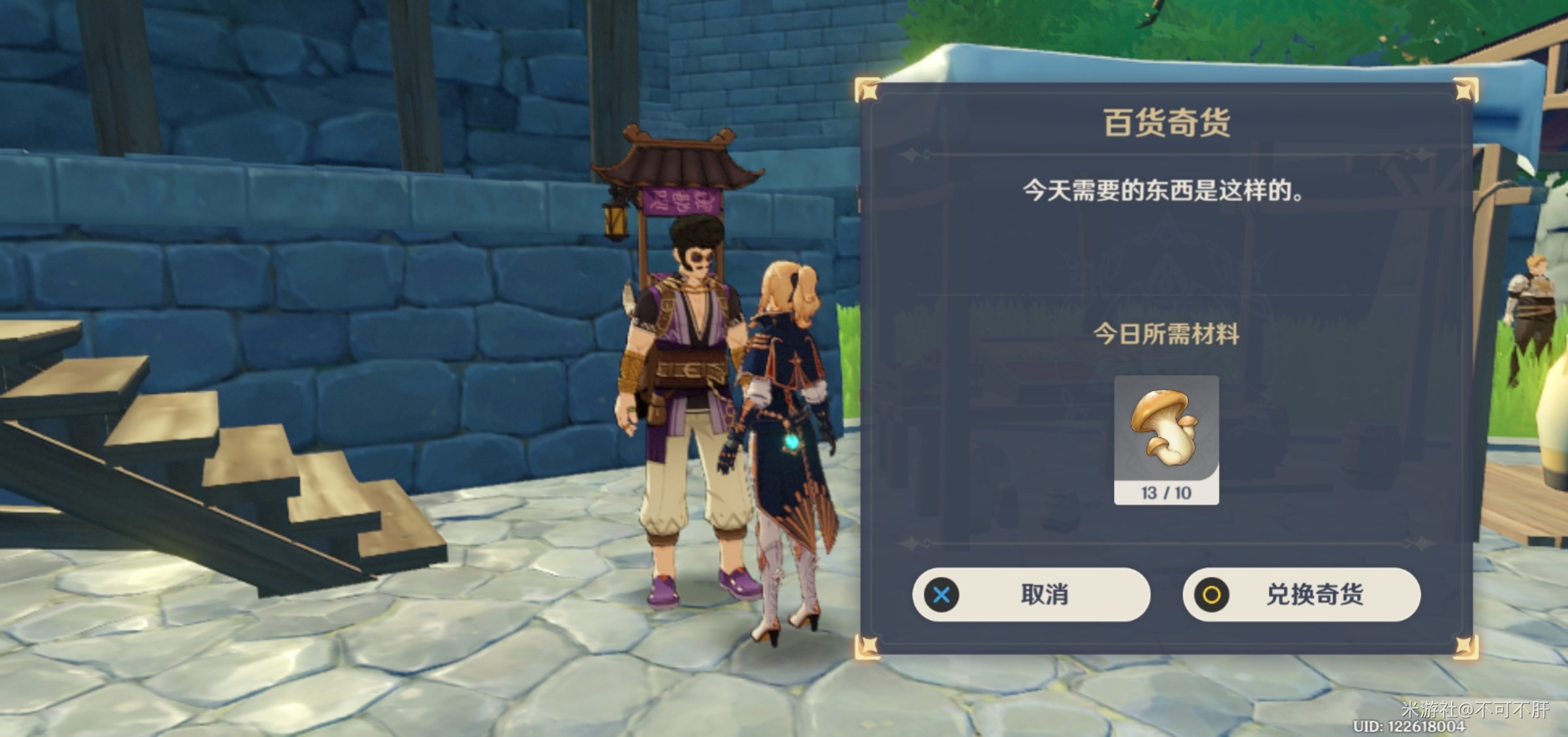Cancel the exchange with 取消

[x=1031, y=595]
